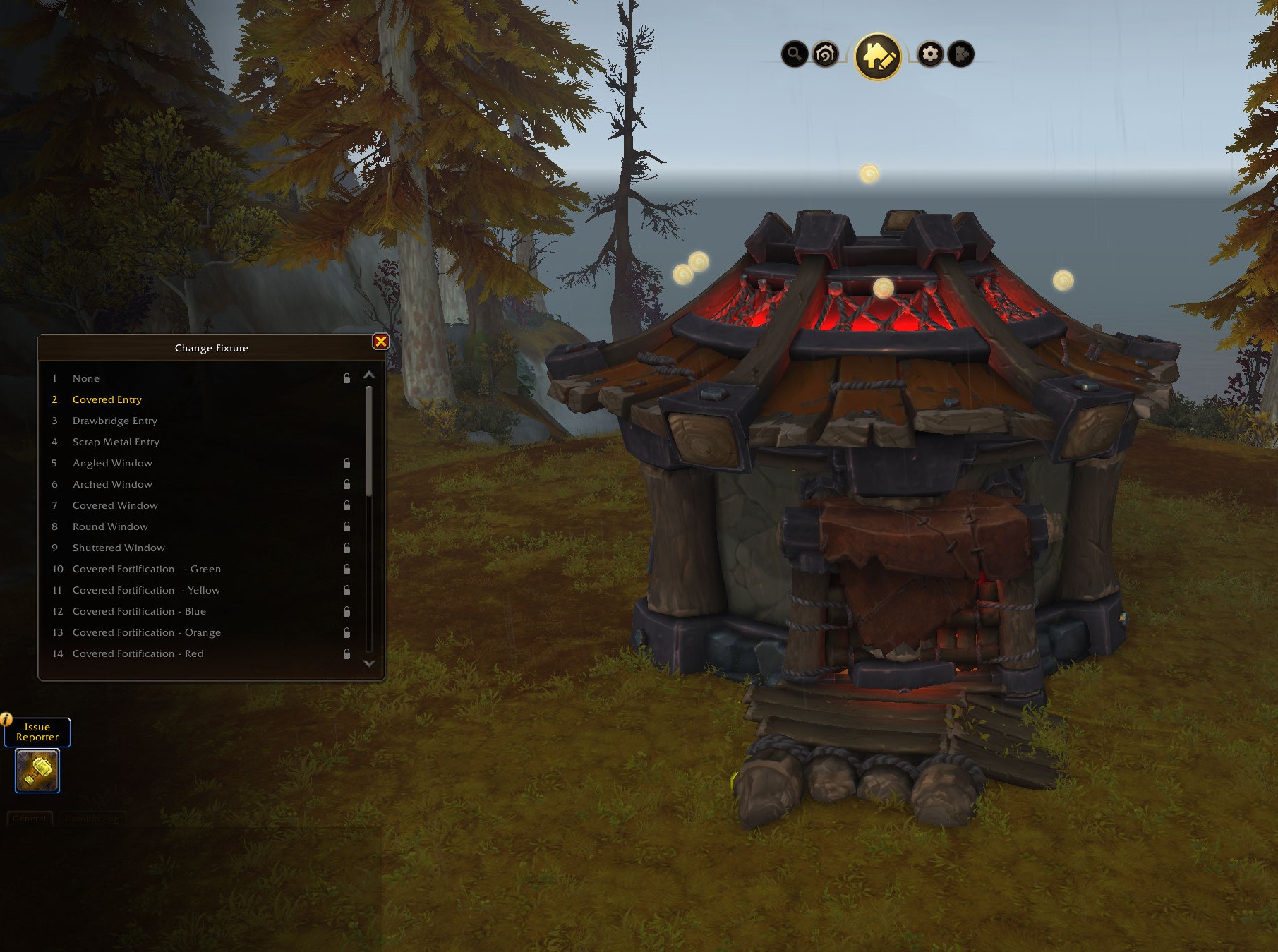The height and width of the screenshot is (952, 1278).
Task: Choose Covered Fortification - Blue
Action: coord(139,611)
